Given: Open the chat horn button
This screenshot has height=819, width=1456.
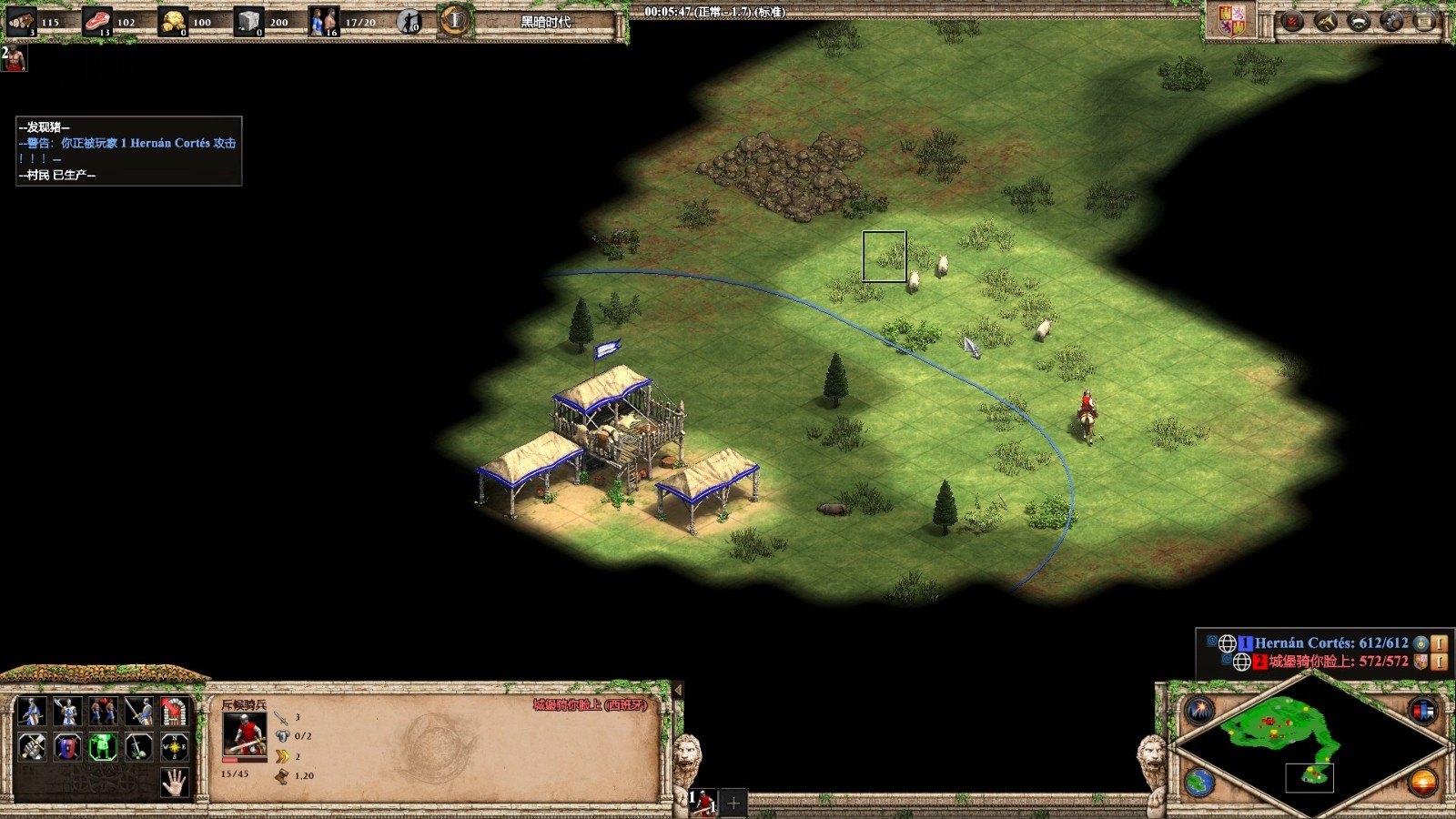Looking at the screenshot, I should 1326,21.
